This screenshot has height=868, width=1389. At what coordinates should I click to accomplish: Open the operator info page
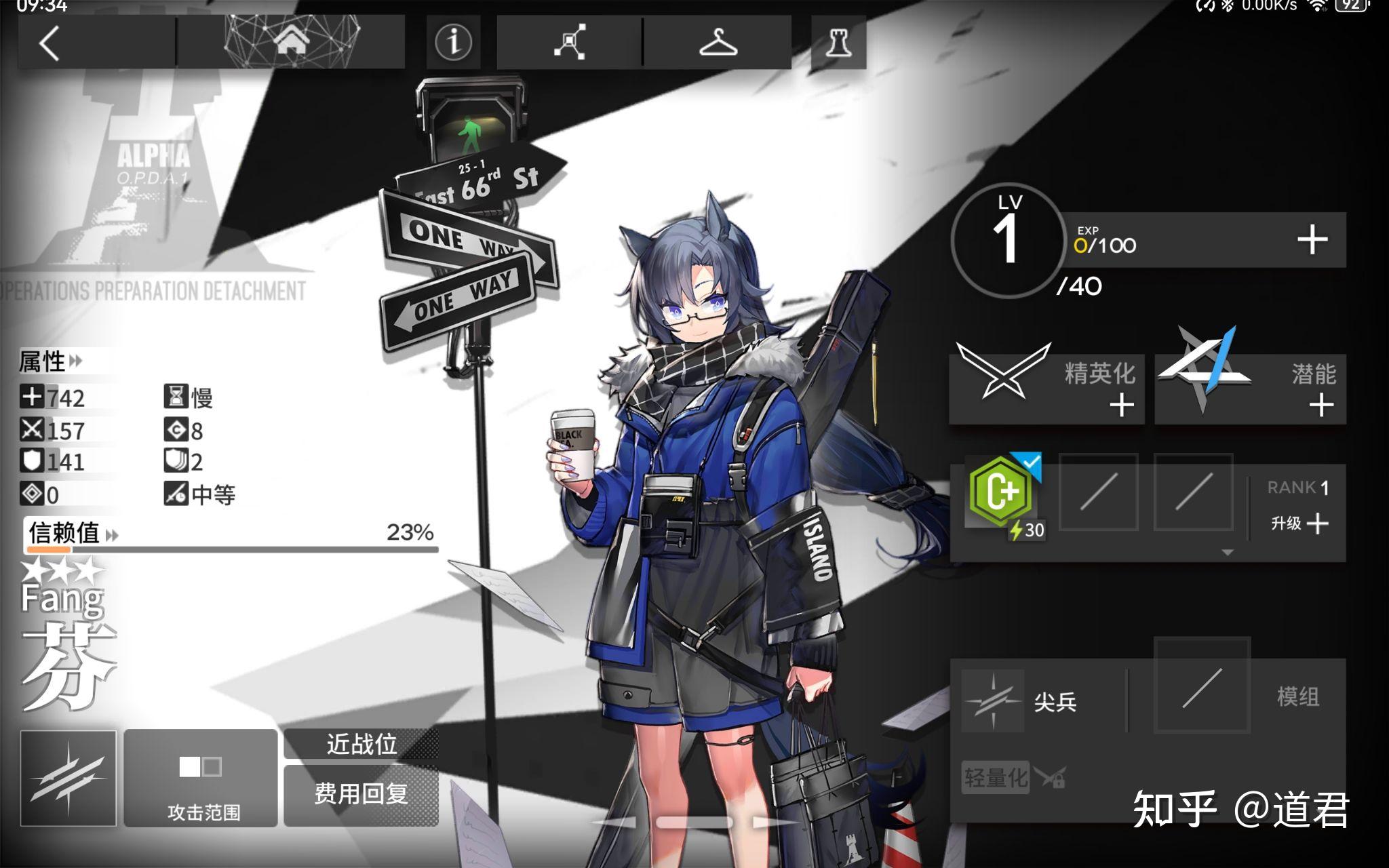453,42
